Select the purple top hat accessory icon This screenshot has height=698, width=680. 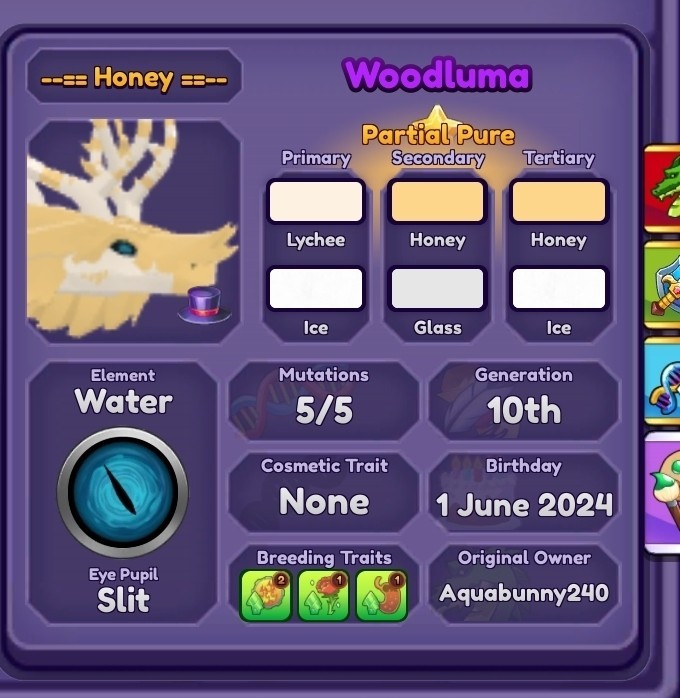(x=203, y=303)
